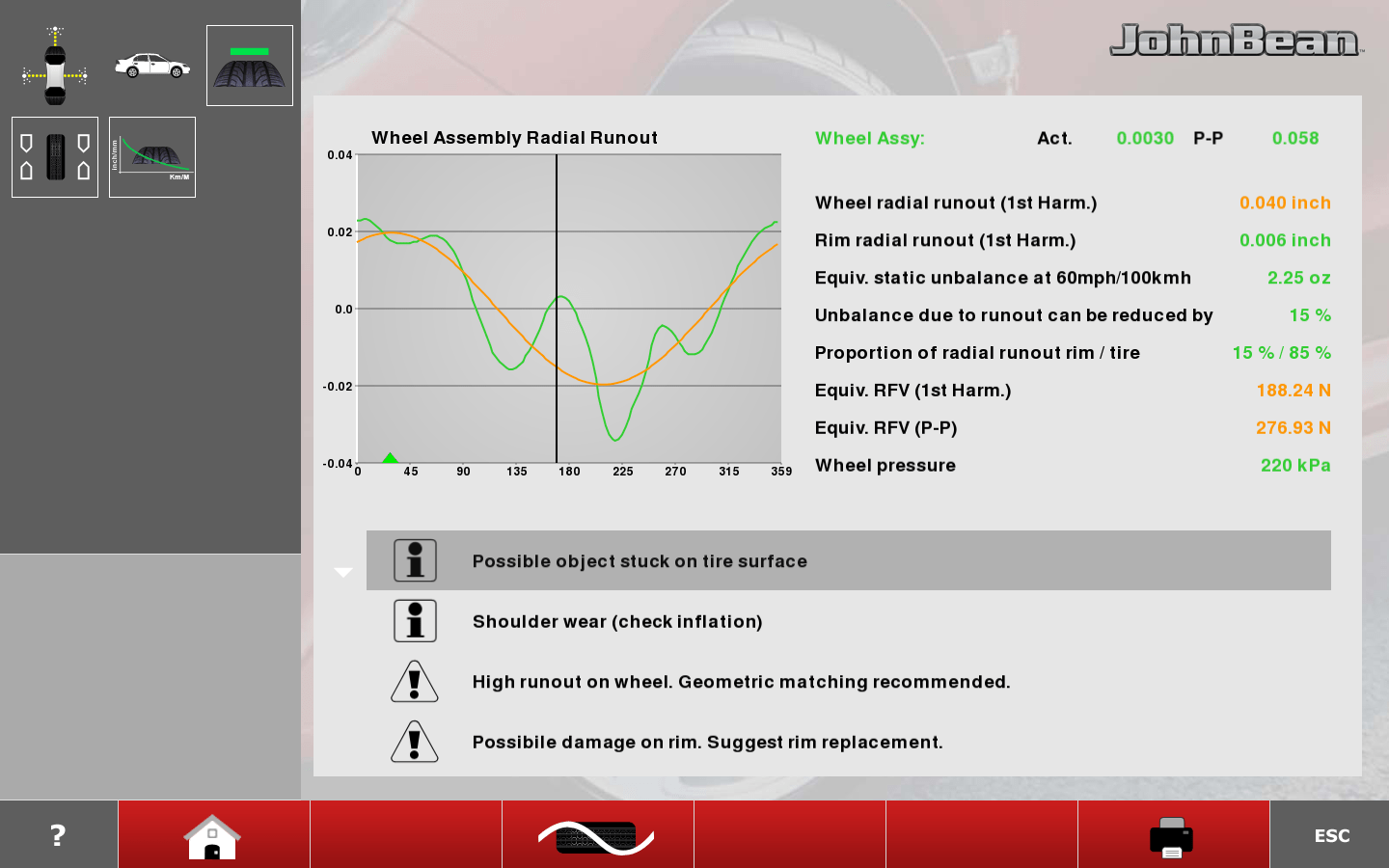Select the tire runout wave button
The image size is (1389, 868).
[x=597, y=835]
